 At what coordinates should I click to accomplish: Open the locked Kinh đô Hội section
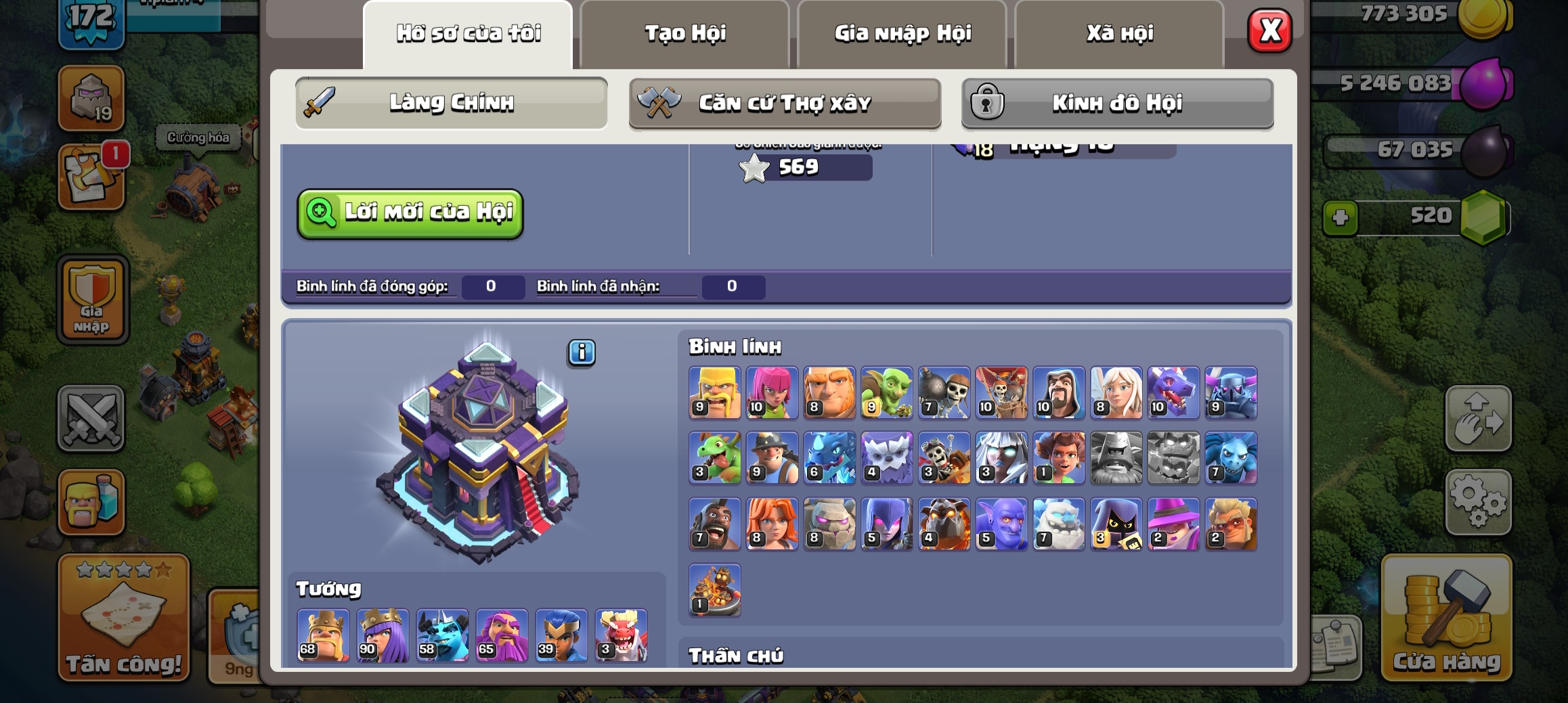click(x=1117, y=103)
